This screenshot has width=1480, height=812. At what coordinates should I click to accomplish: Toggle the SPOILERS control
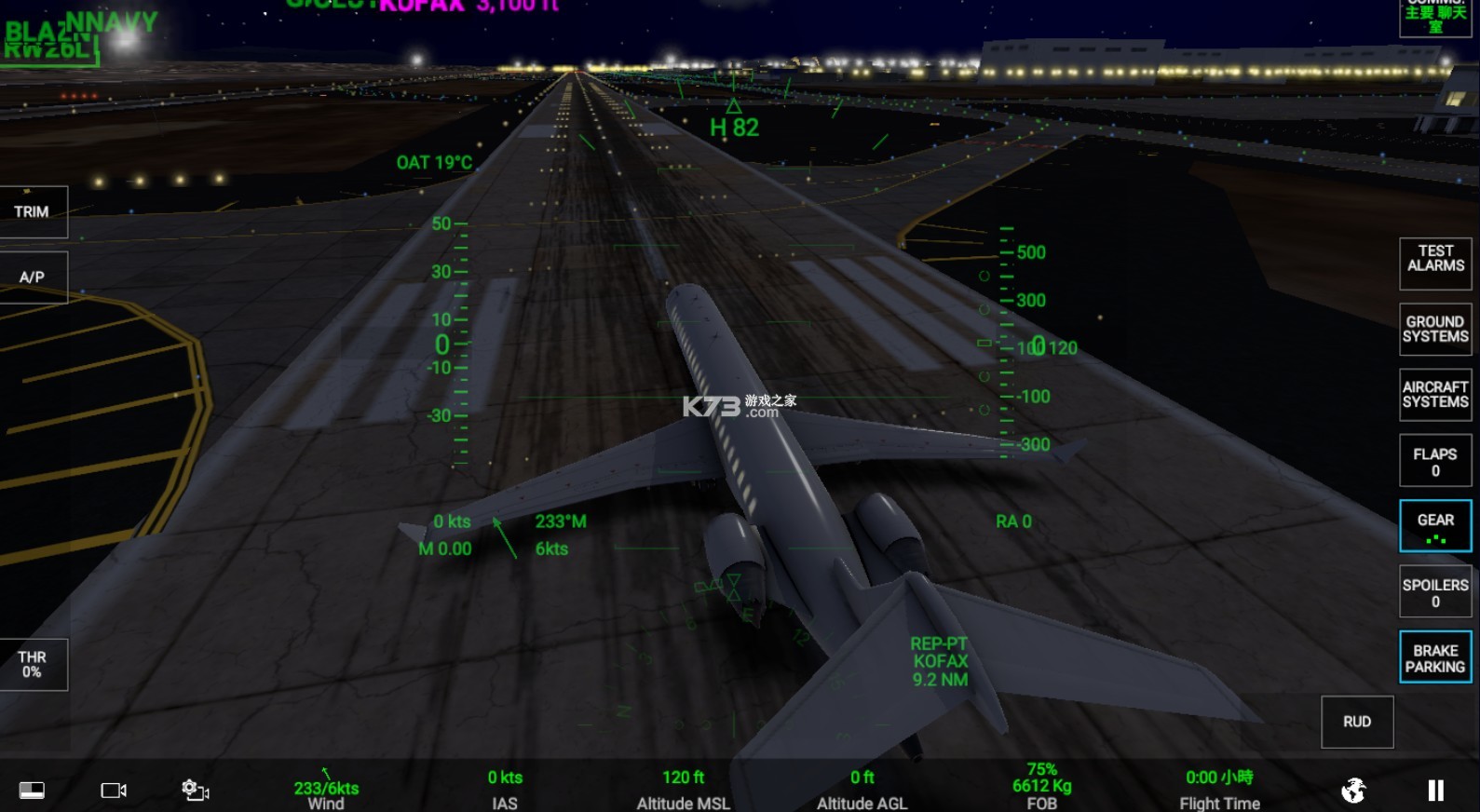(1434, 590)
